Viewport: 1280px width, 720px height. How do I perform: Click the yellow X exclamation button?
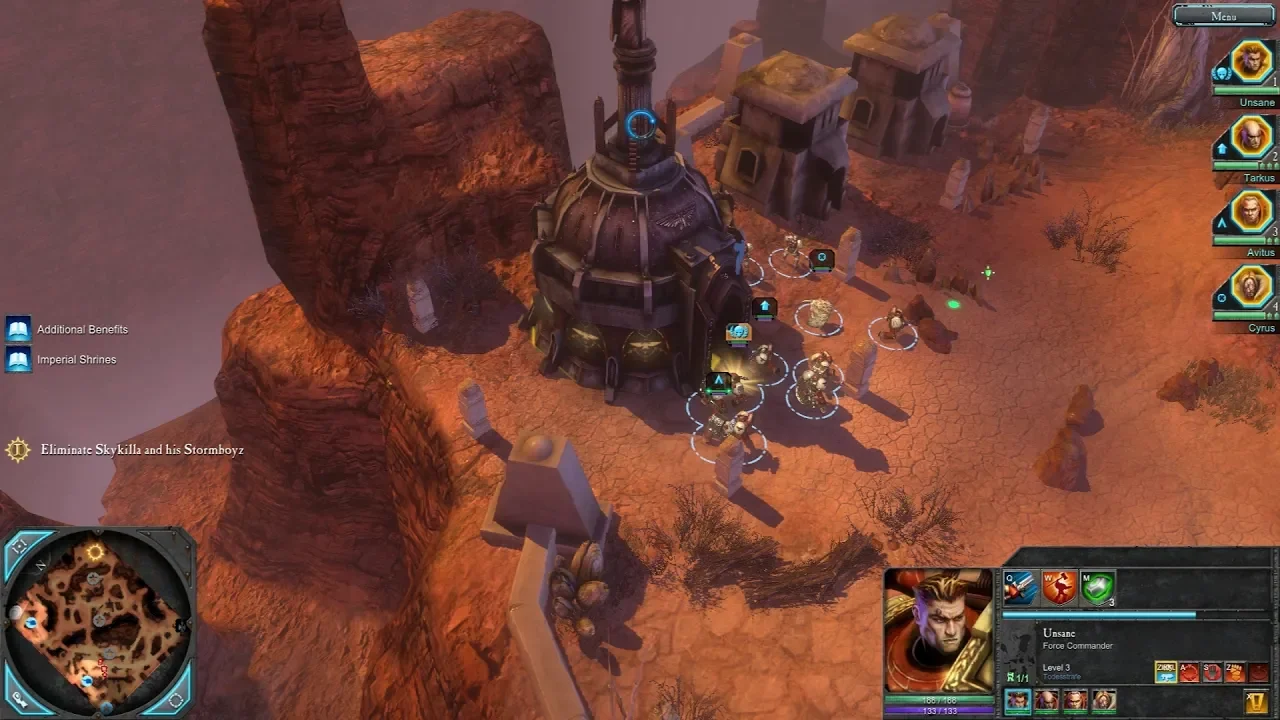1256,701
